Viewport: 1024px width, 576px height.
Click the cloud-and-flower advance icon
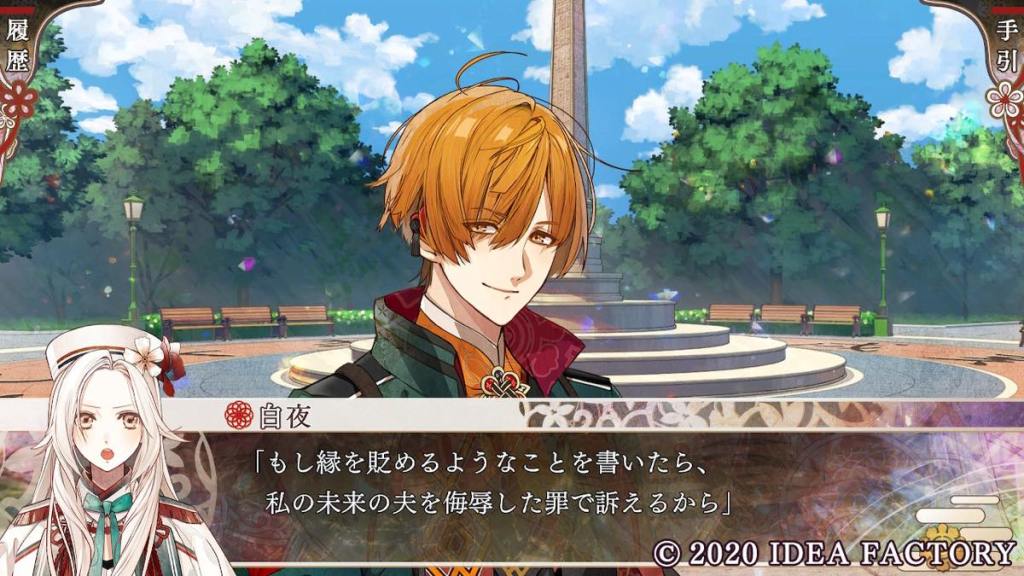coord(960,517)
